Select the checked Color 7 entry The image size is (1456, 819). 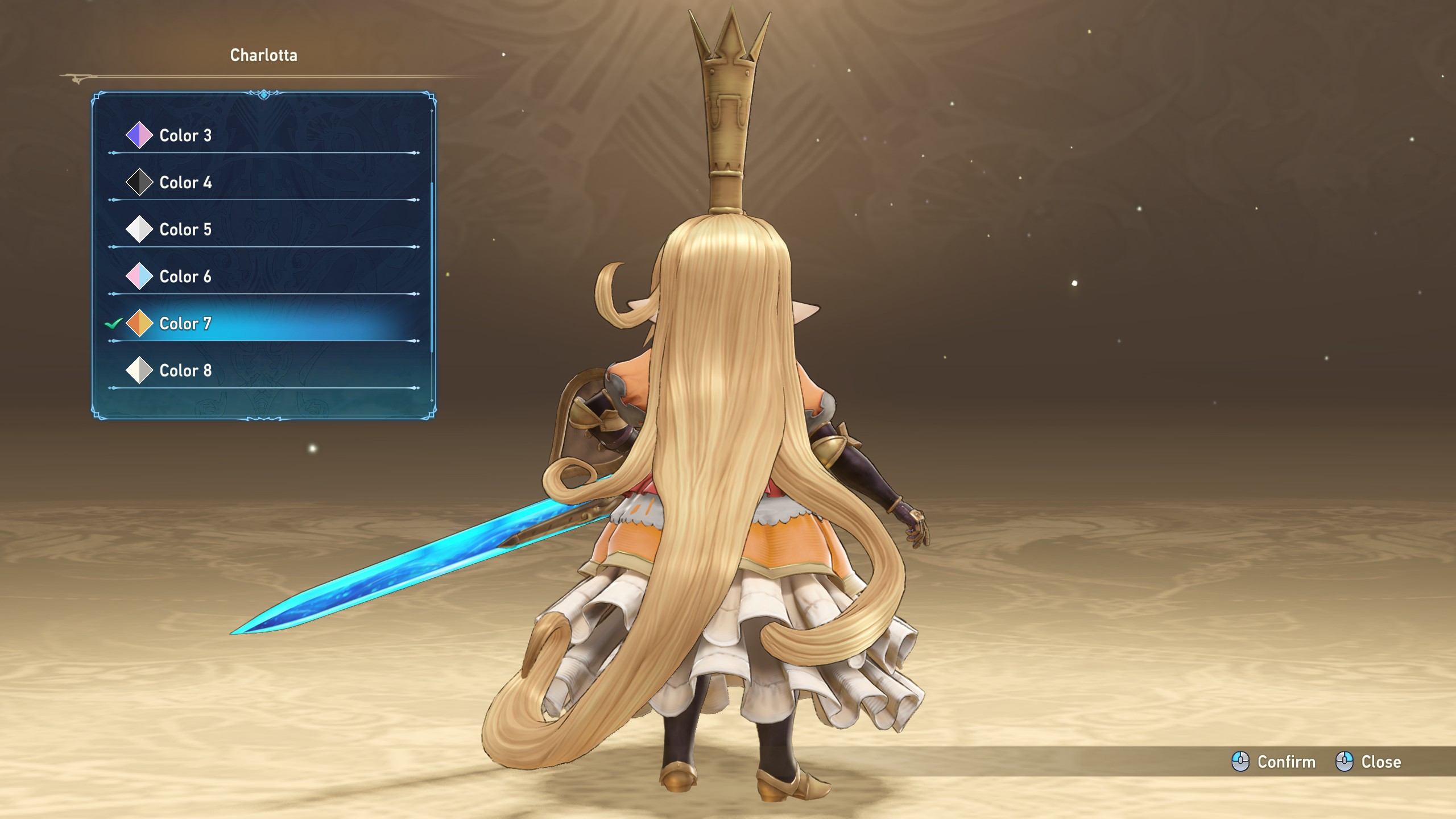point(185,324)
